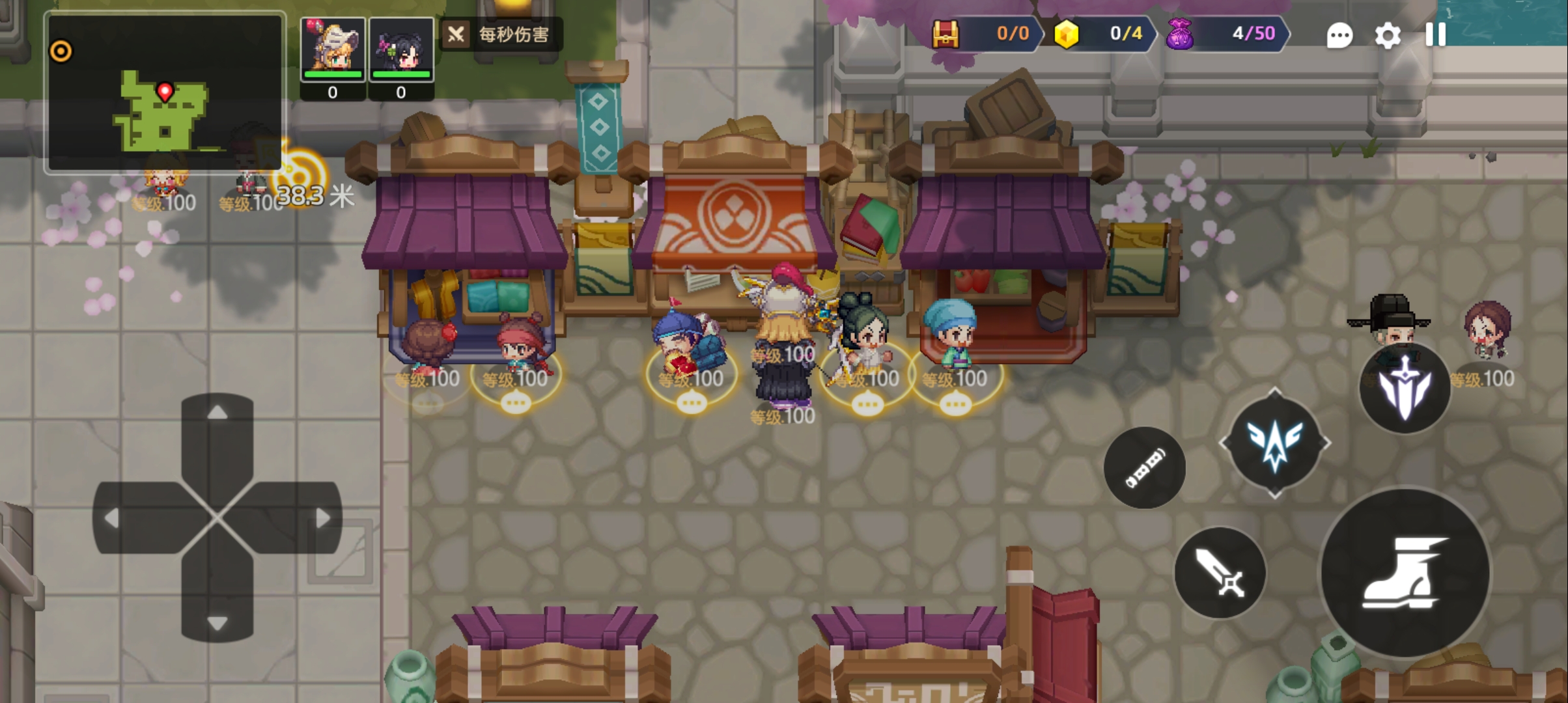Toggle the damage per second panel
Screen dimensions: 1568x703
coord(500,34)
